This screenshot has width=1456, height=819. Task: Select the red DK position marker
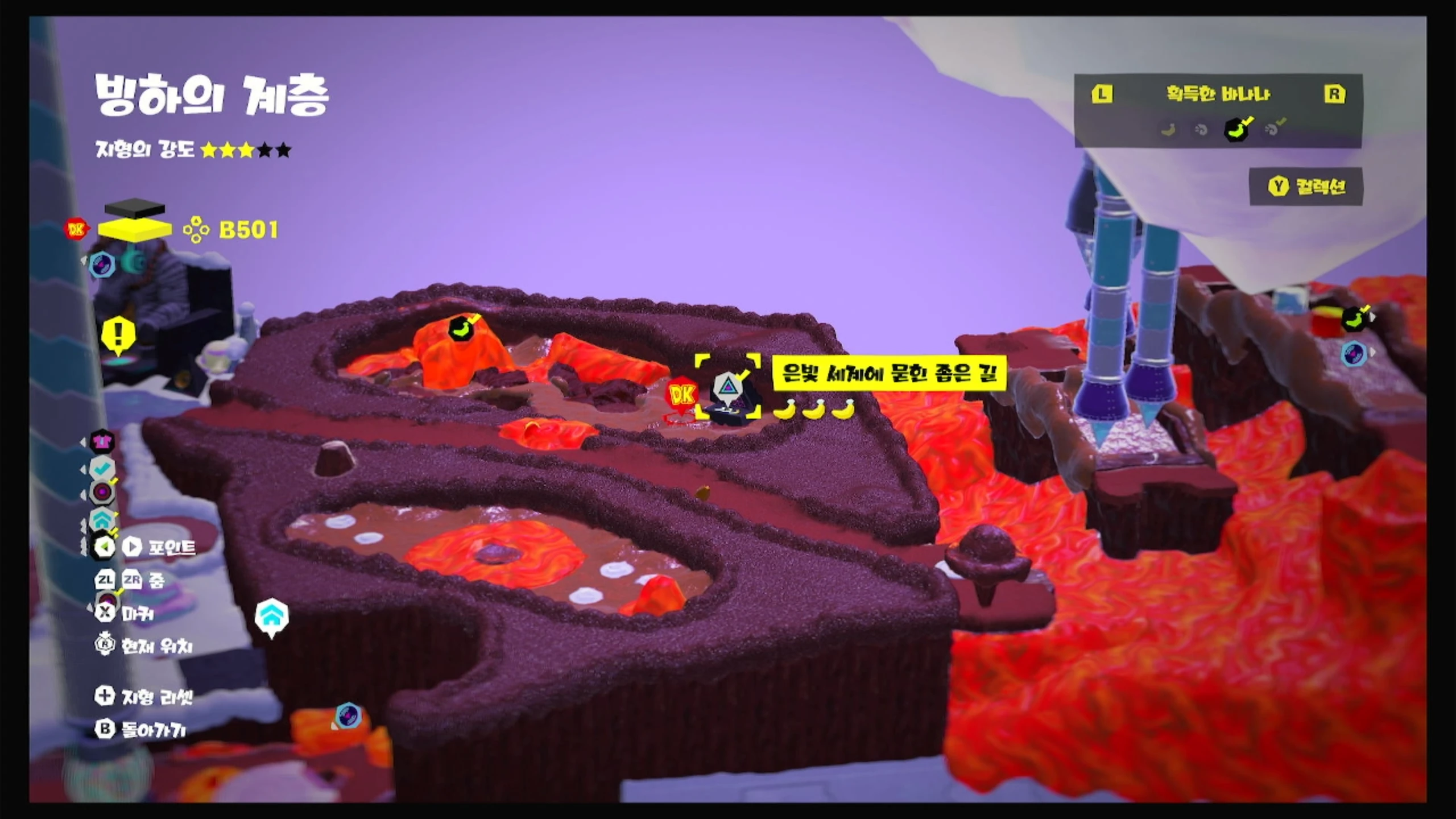click(x=682, y=394)
